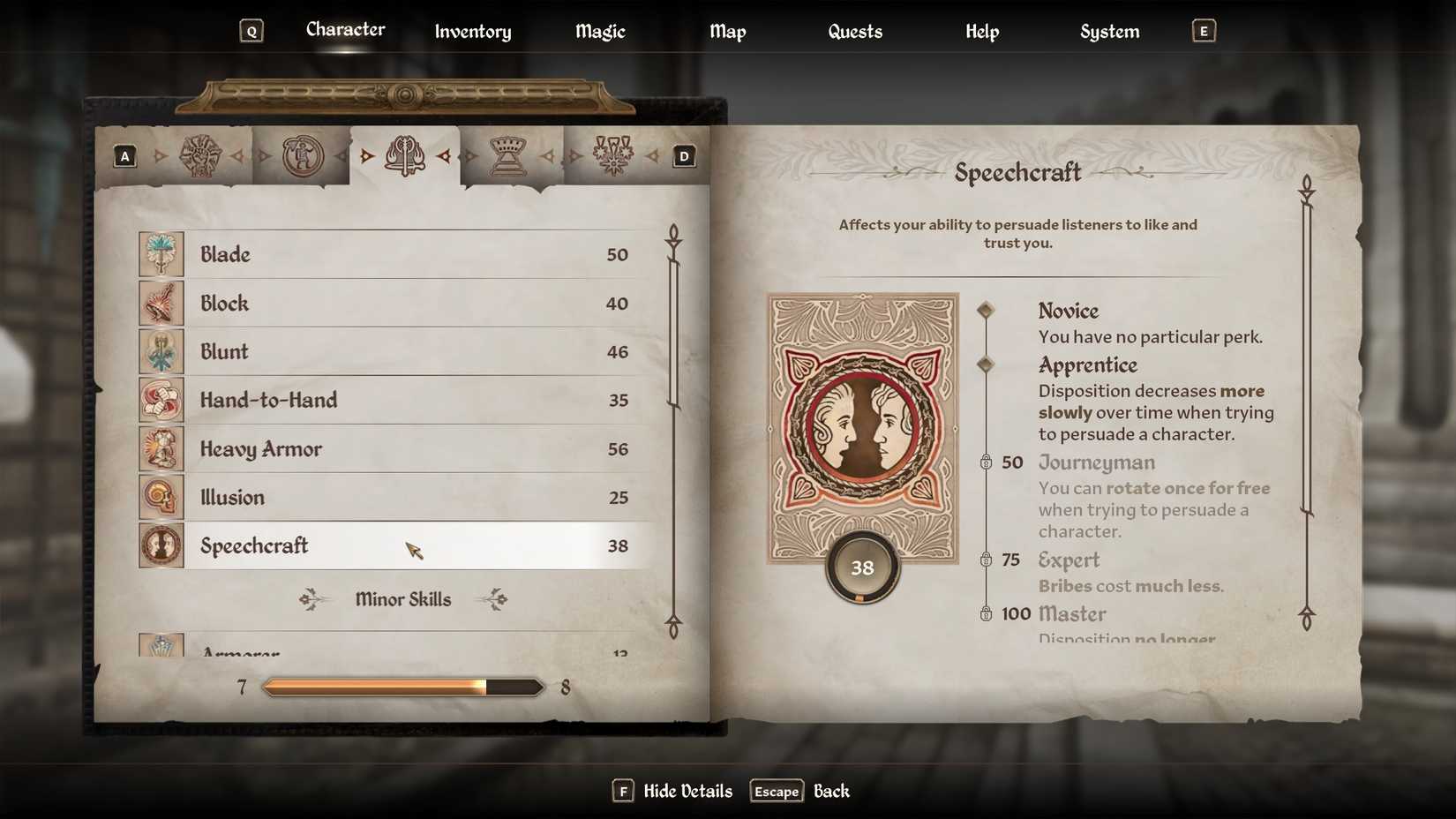Image resolution: width=1456 pixels, height=819 pixels.
Task: Open the flower emblem category tab
Action: tap(612, 155)
